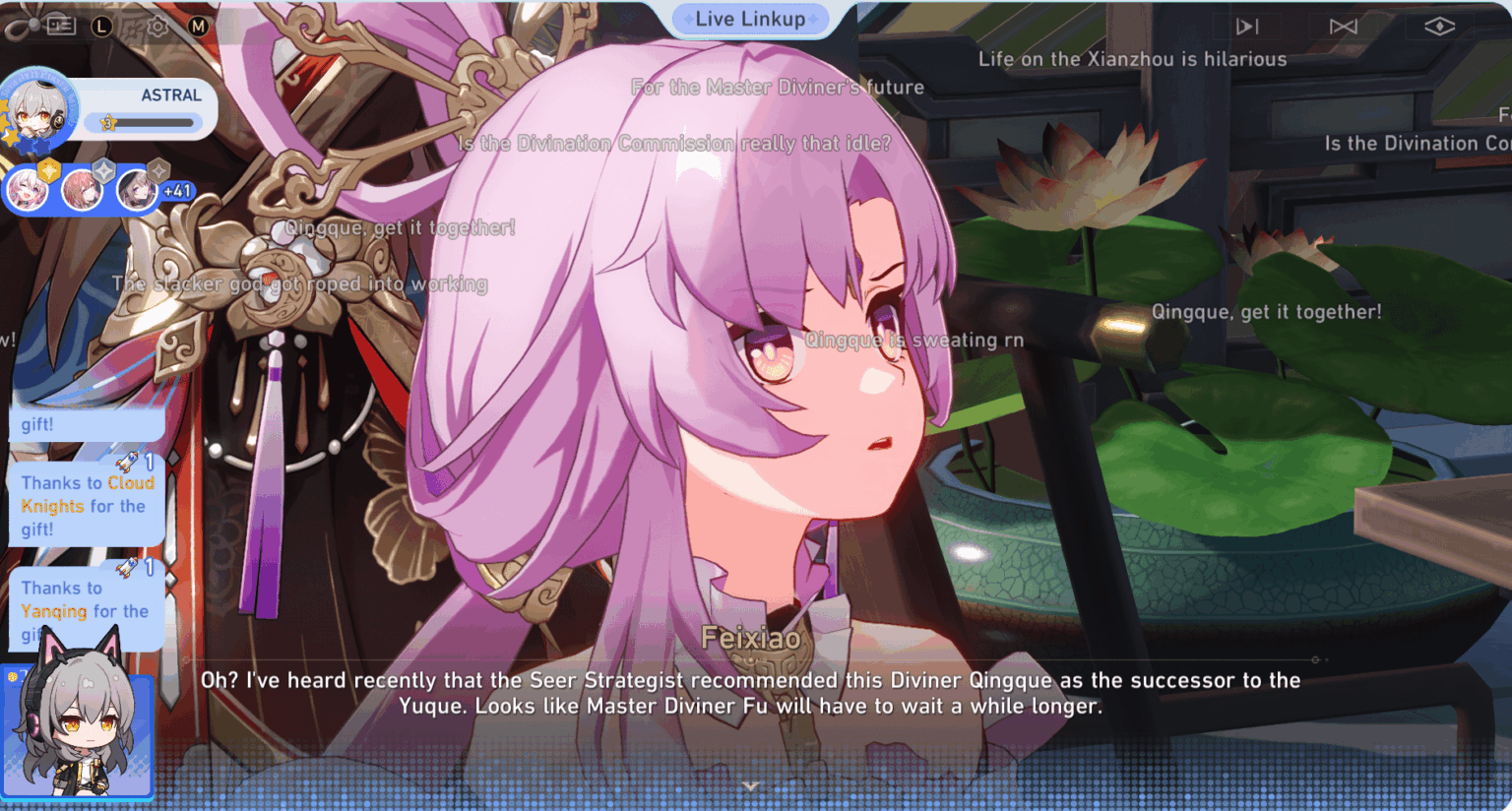Enable auto-play dialogue mode
The height and width of the screenshot is (811, 1512).
coord(1343,26)
